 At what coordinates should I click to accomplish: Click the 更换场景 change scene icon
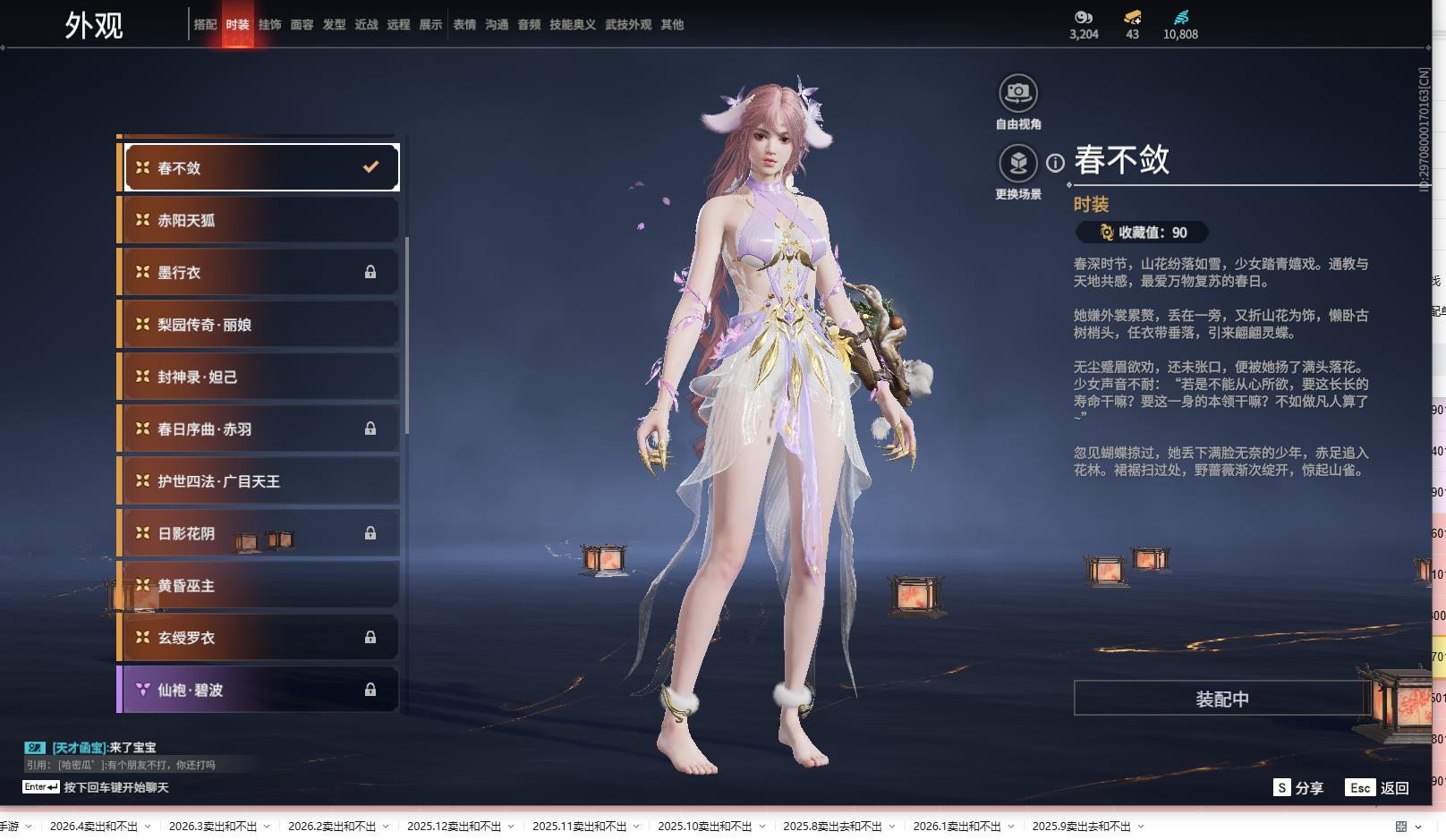1017,164
